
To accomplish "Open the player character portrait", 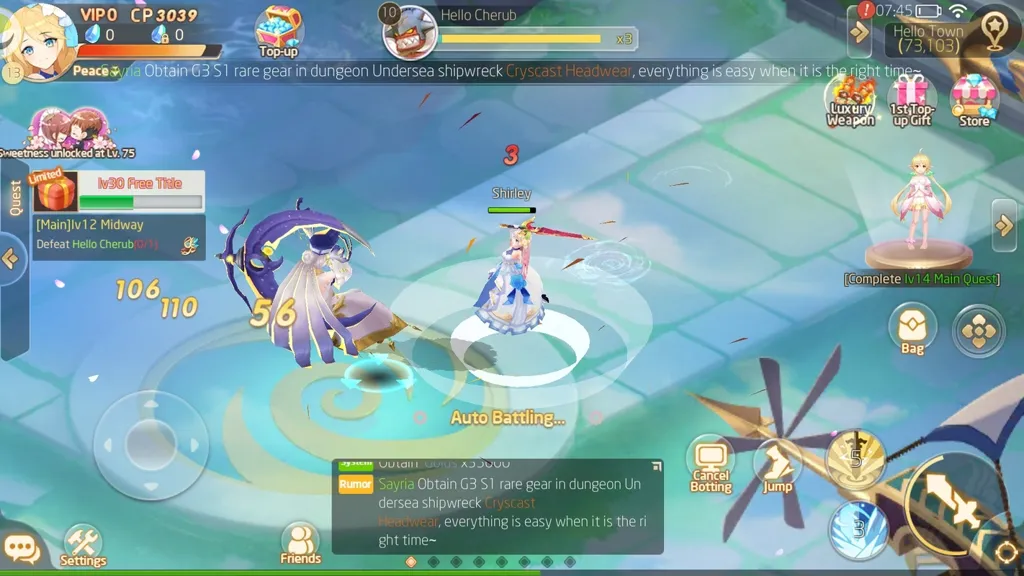I will 40,38.
